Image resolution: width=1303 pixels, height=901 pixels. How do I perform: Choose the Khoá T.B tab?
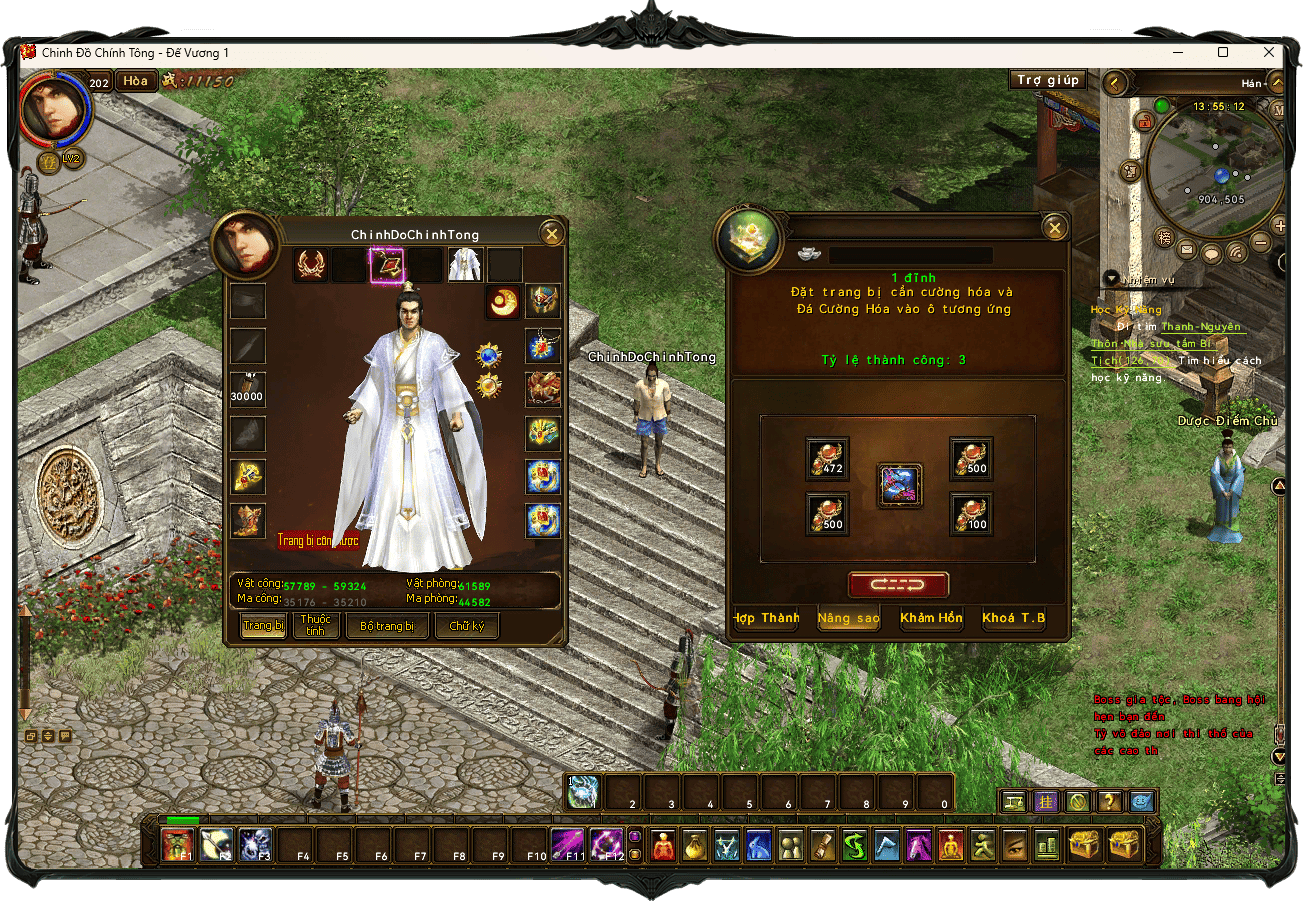(x=1013, y=618)
